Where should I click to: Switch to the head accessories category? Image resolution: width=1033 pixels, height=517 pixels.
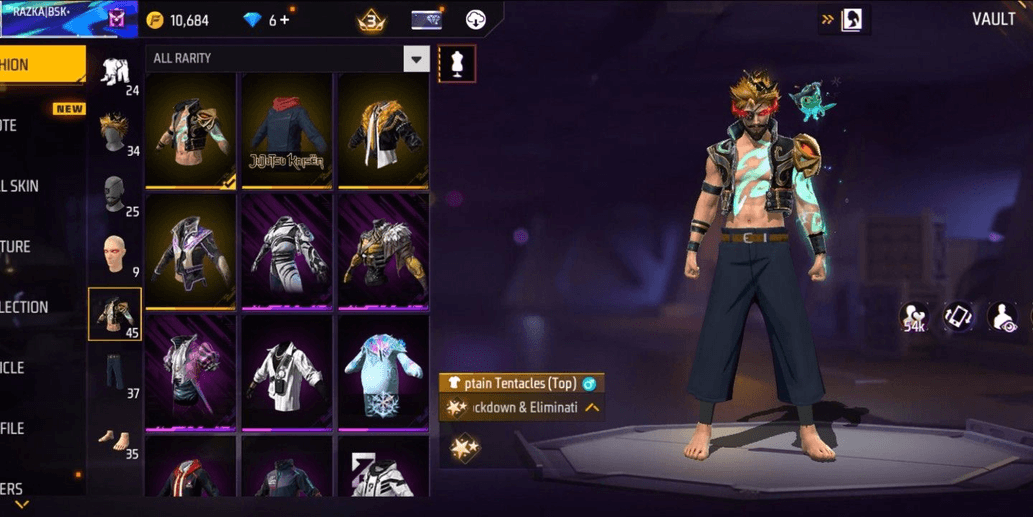point(115,131)
